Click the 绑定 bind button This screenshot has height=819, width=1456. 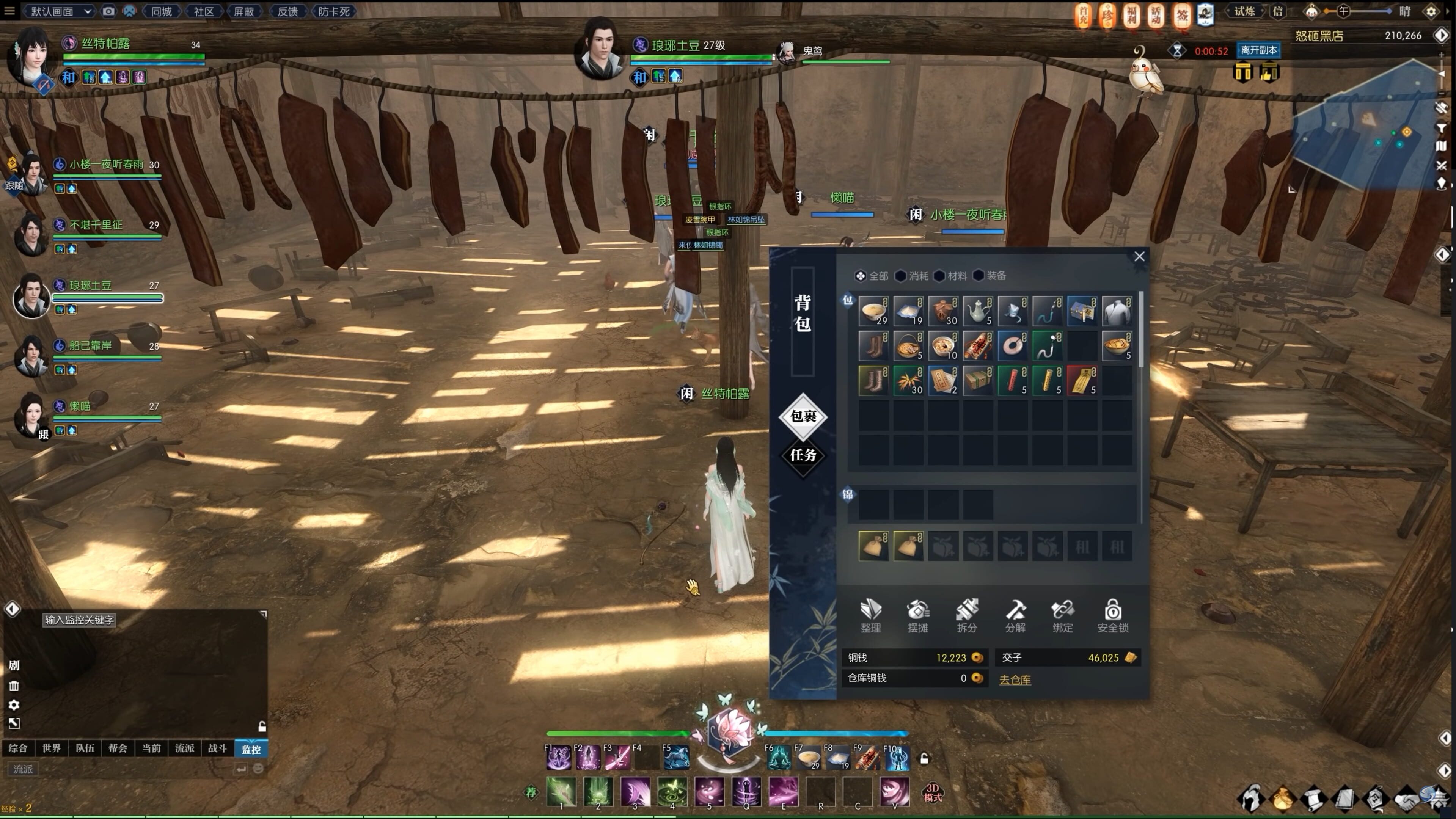click(1063, 615)
